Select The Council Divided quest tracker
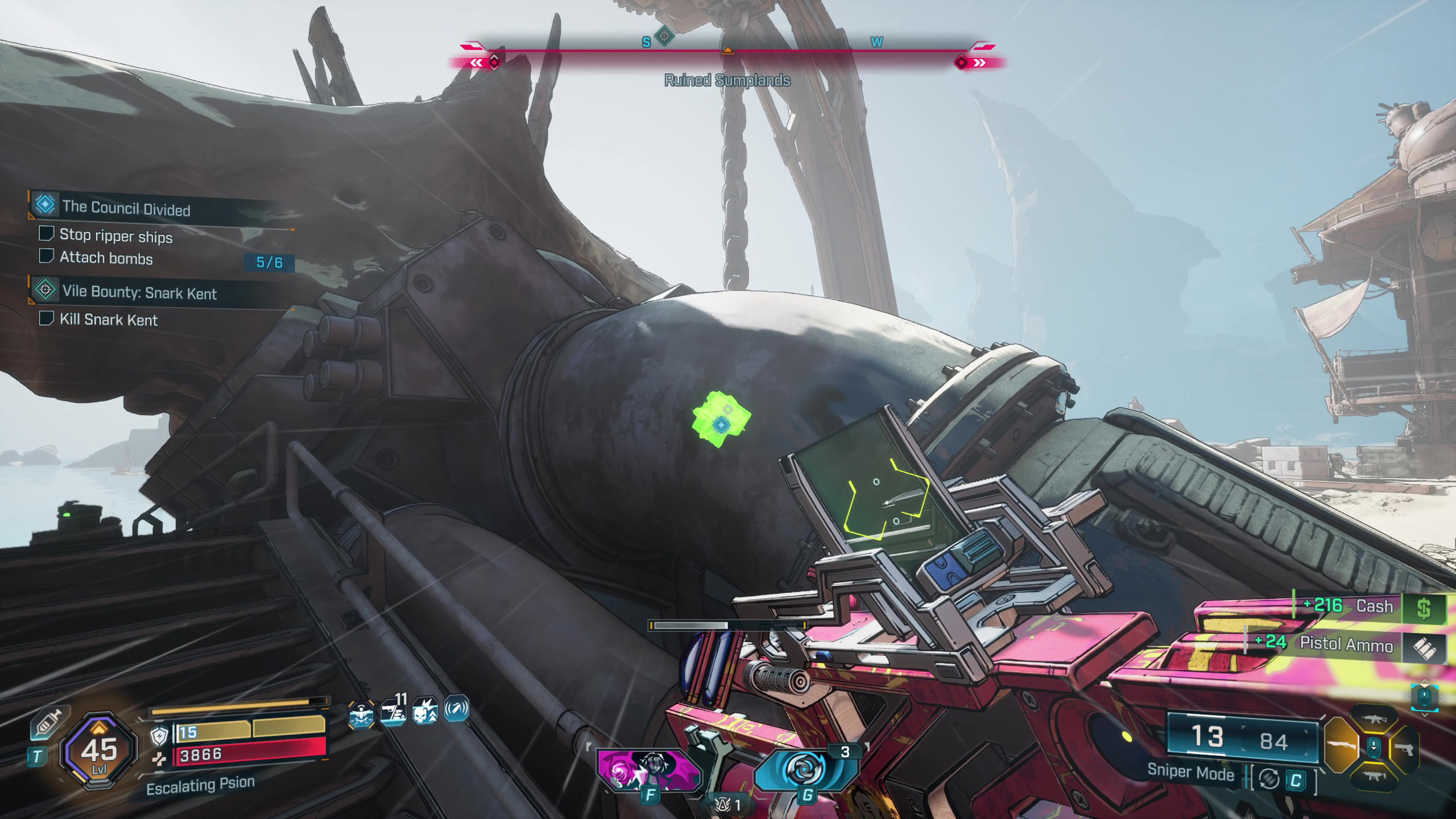The width and height of the screenshot is (1456, 819). coord(126,208)
